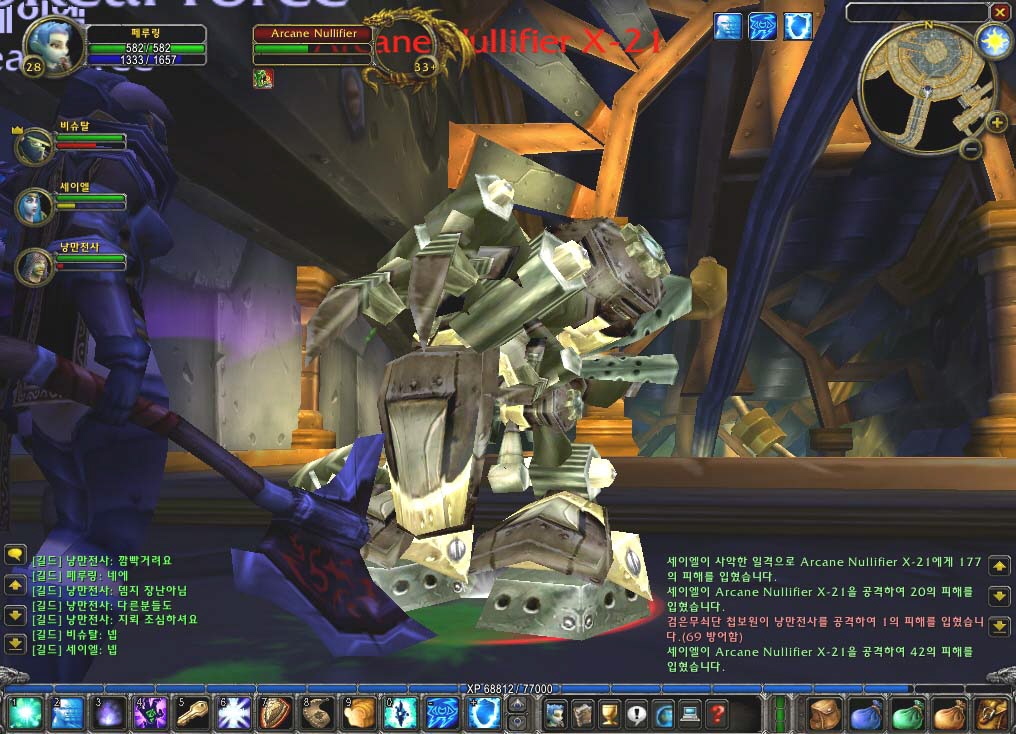Select party member 세이엘's portrait
The height and width of the screenshot is (734, 1016).
[34, 207]
